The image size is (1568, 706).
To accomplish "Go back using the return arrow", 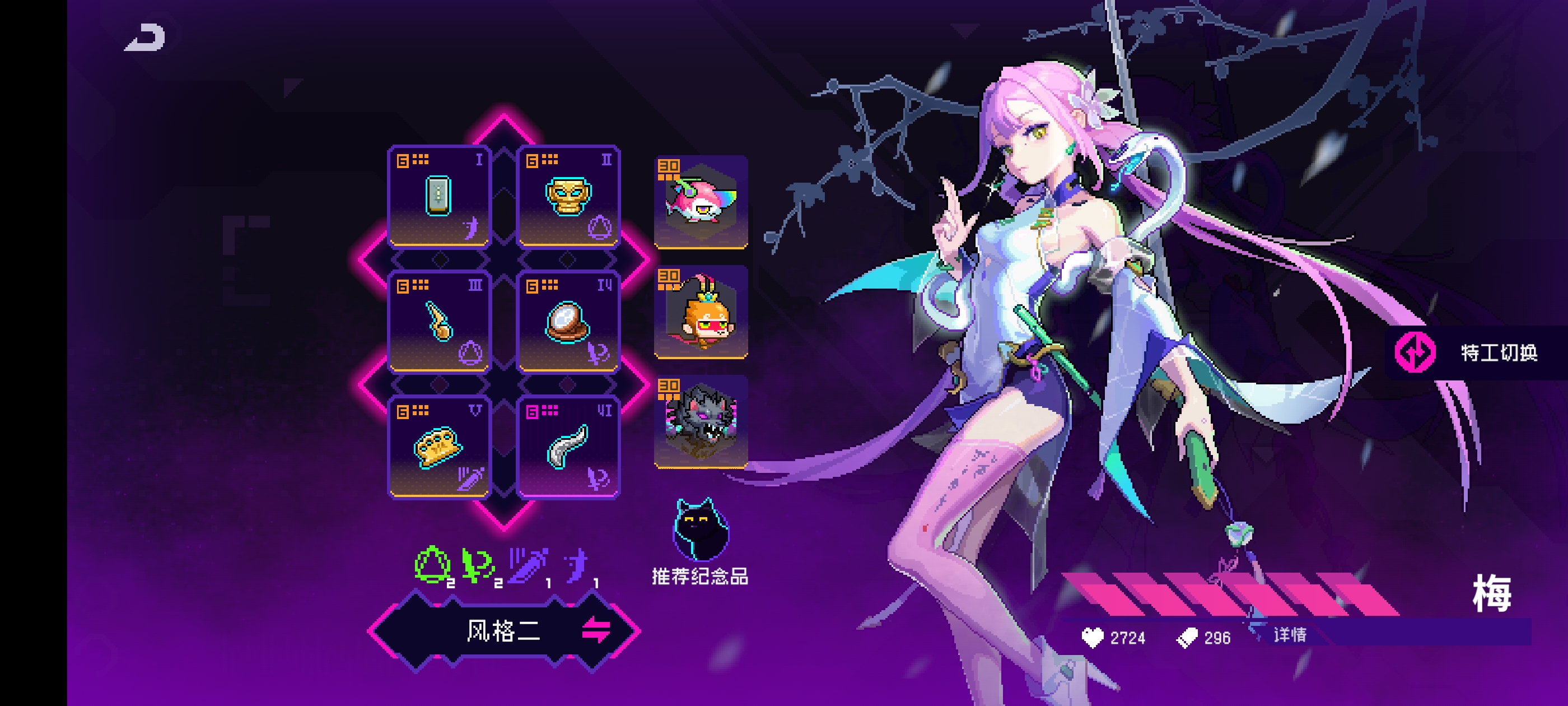I will pos(146,37).
